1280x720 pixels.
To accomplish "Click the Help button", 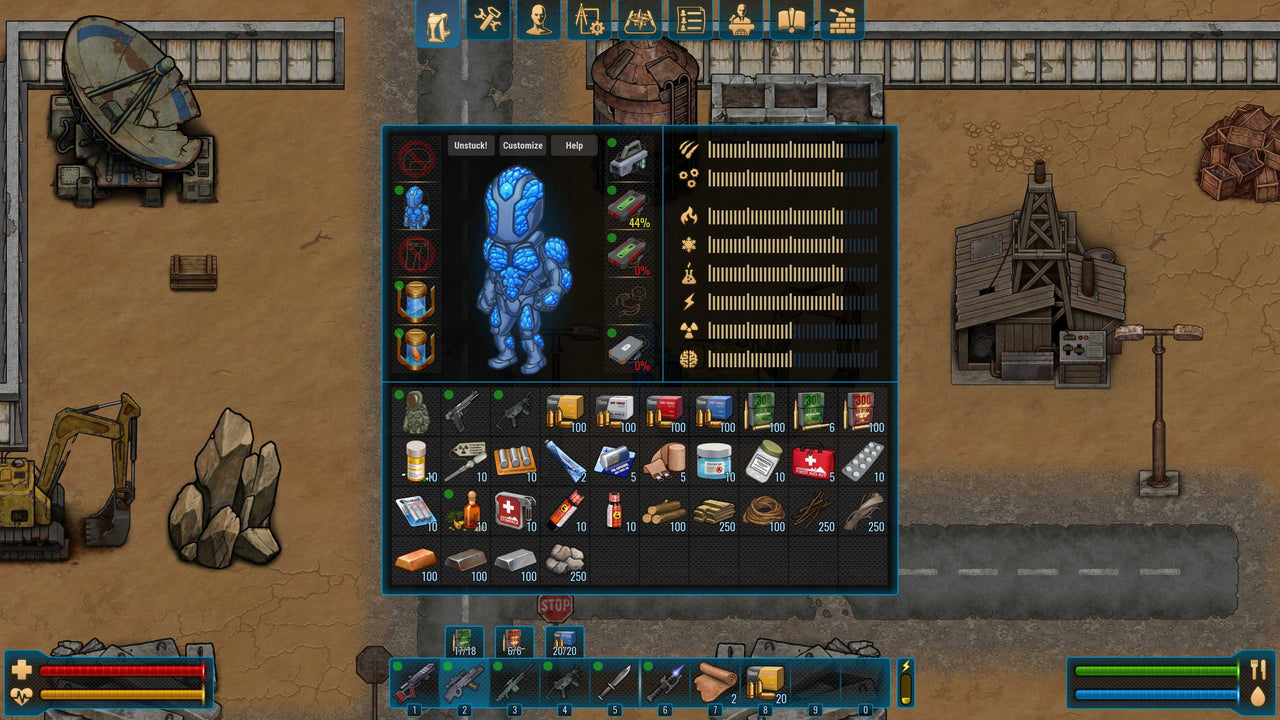I will pyautogui.click(x=573, y=145).
